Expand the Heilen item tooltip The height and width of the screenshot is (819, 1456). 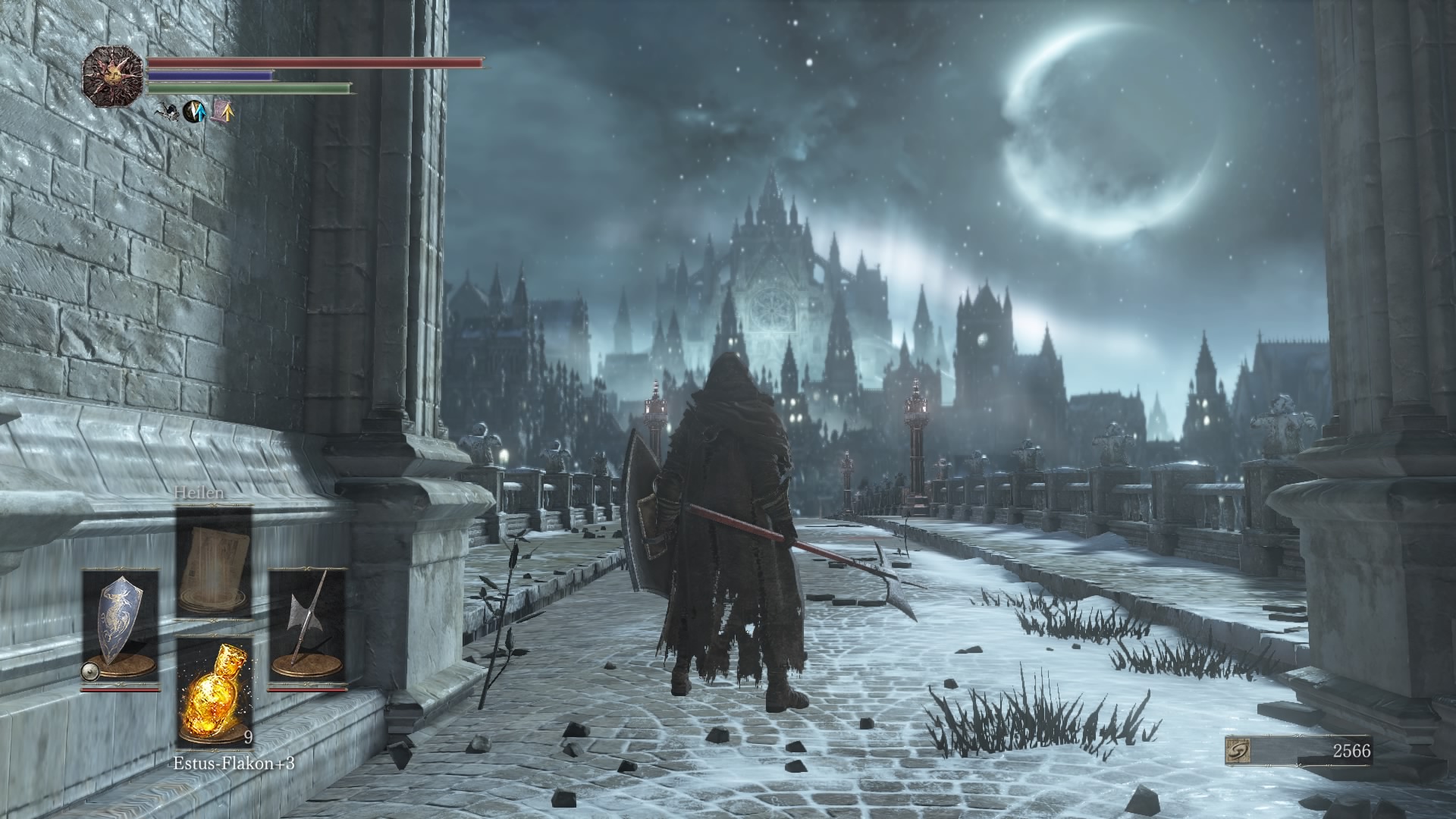[199, 494]
